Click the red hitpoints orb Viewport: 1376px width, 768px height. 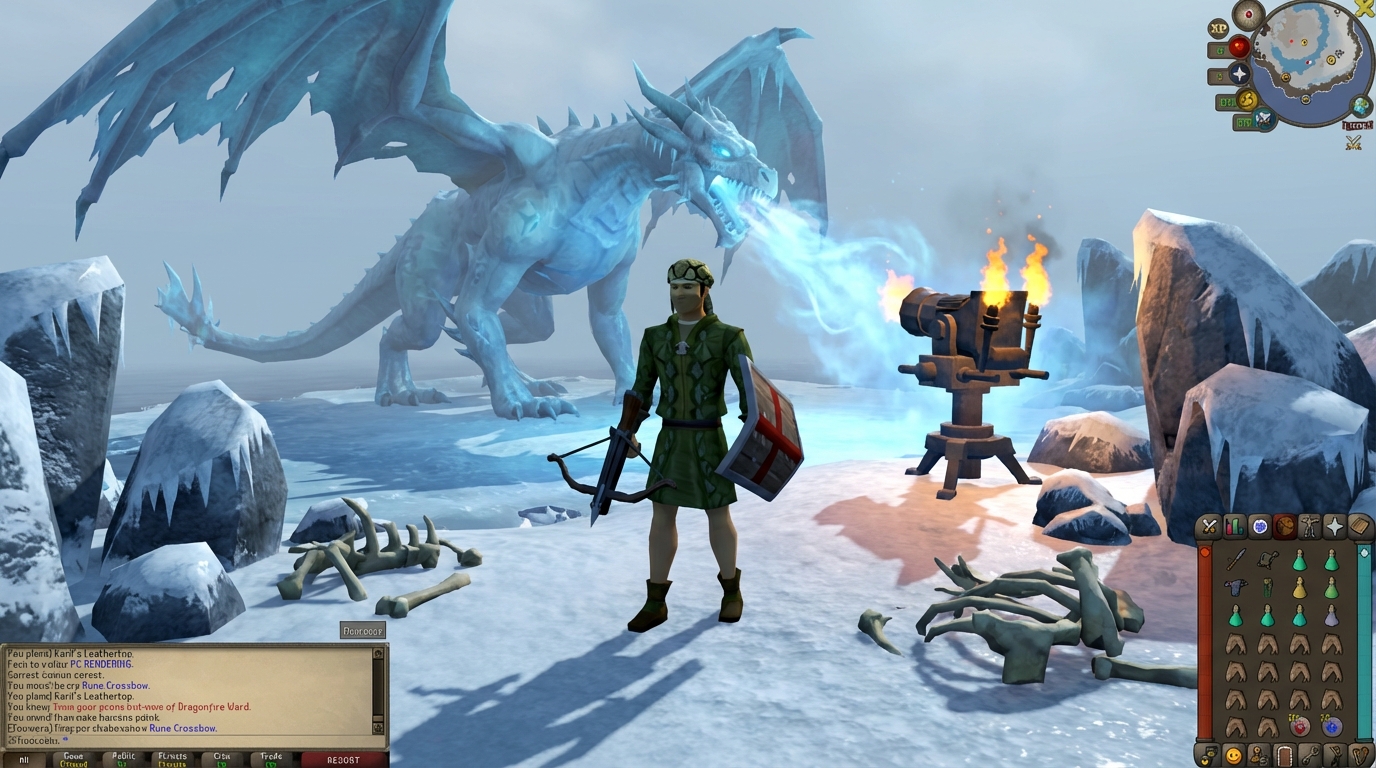pyautogui.click(x=1239, y=47)
